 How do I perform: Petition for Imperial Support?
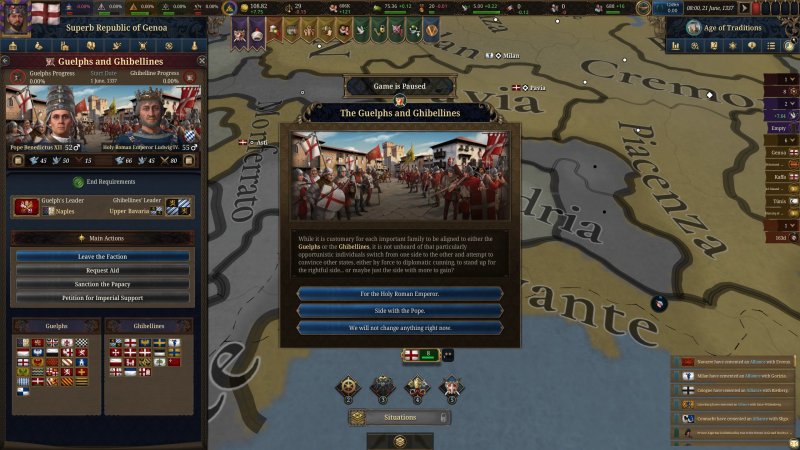tap(102, 299)
